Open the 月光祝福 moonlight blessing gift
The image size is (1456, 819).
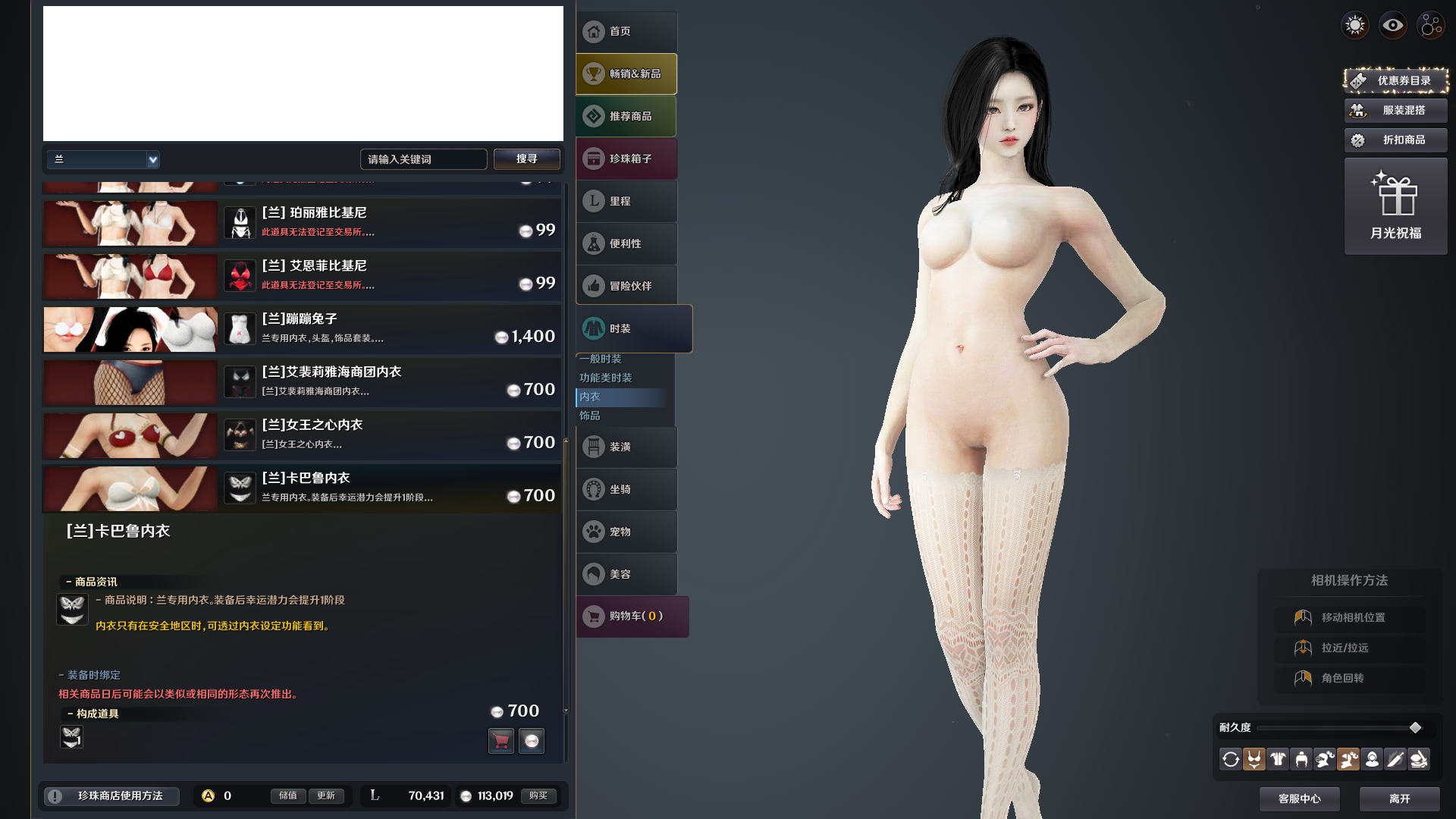(1395, 206)
